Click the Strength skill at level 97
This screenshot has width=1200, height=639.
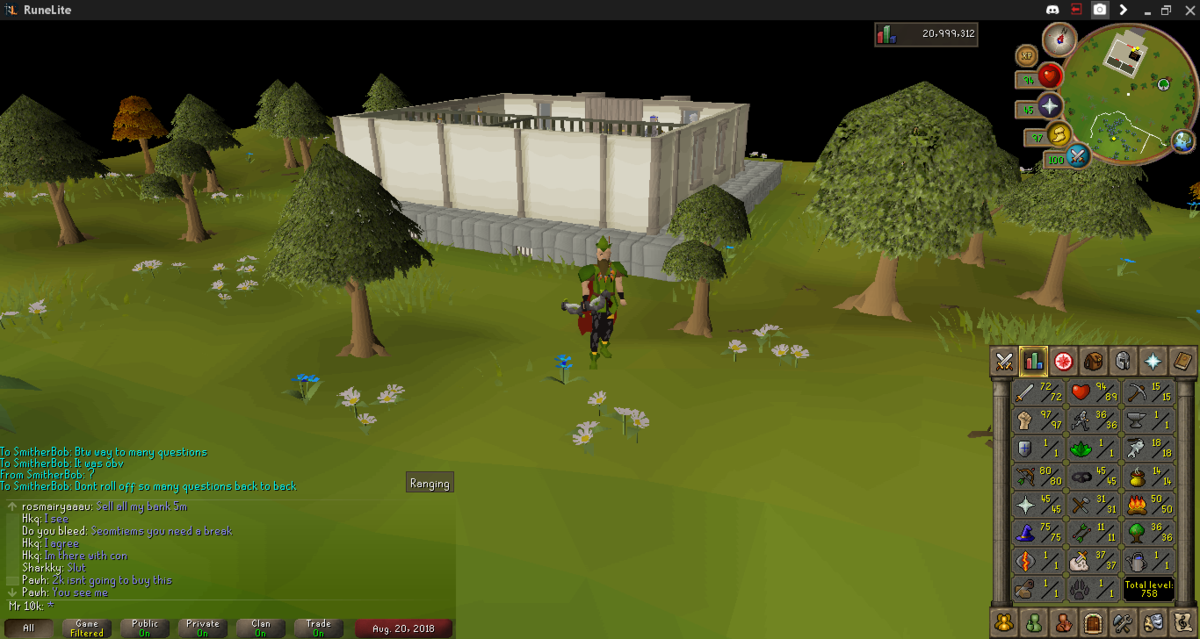pyautogui.click(x=1038, y=420)
